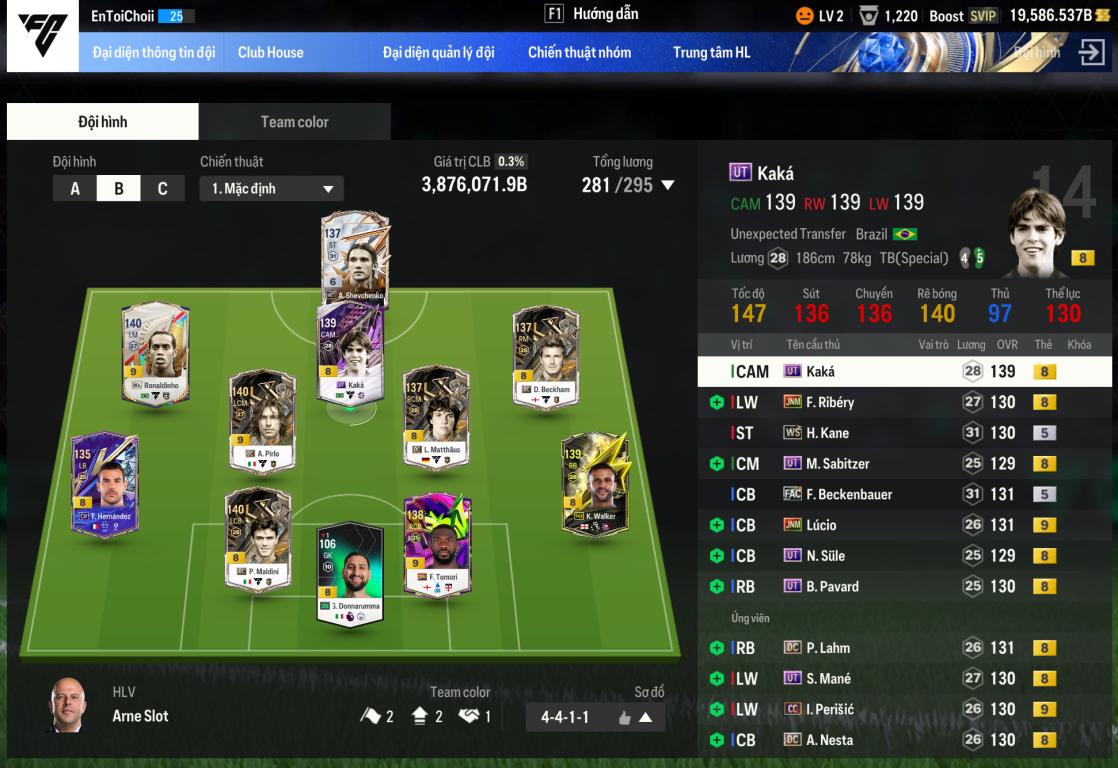The width and height of the screenshot is (1118, 768).
Task: Open the Club House menu
Action: pos(270,53)
